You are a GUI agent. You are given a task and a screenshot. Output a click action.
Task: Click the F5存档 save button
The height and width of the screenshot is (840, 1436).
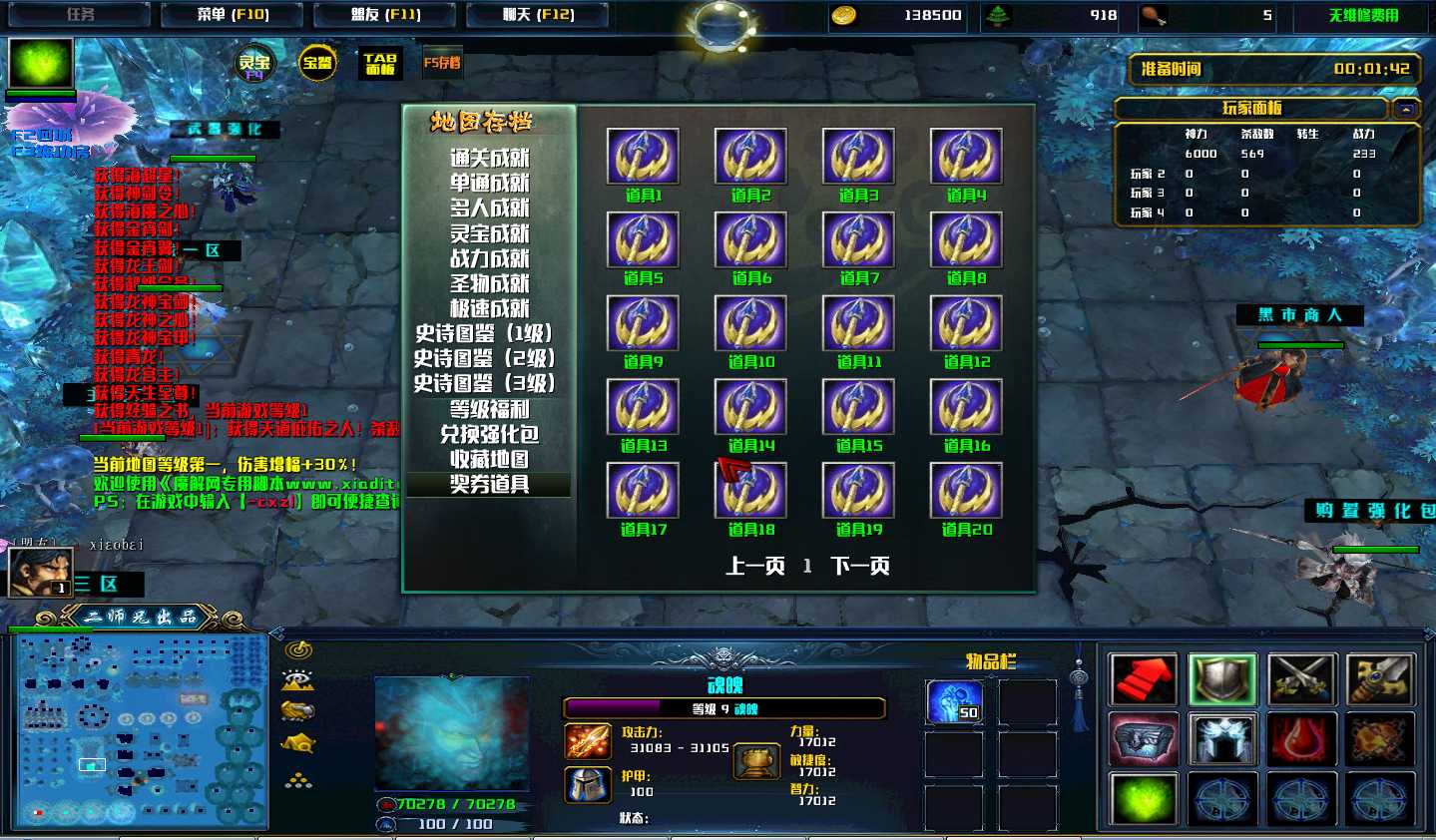tap(442, 63)
